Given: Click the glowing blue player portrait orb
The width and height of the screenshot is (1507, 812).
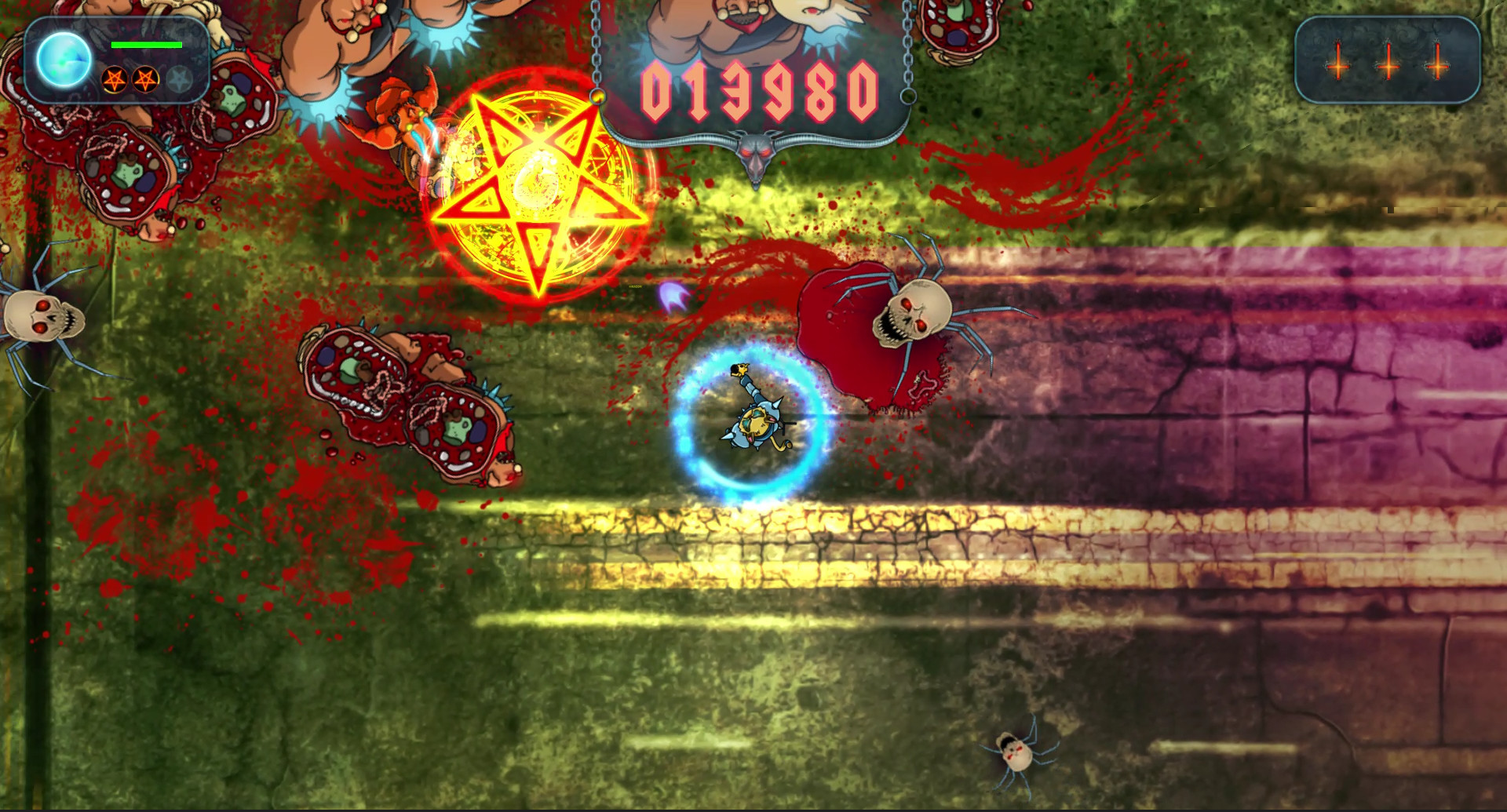Looking at the screenshot, I should tap(63, 60).
